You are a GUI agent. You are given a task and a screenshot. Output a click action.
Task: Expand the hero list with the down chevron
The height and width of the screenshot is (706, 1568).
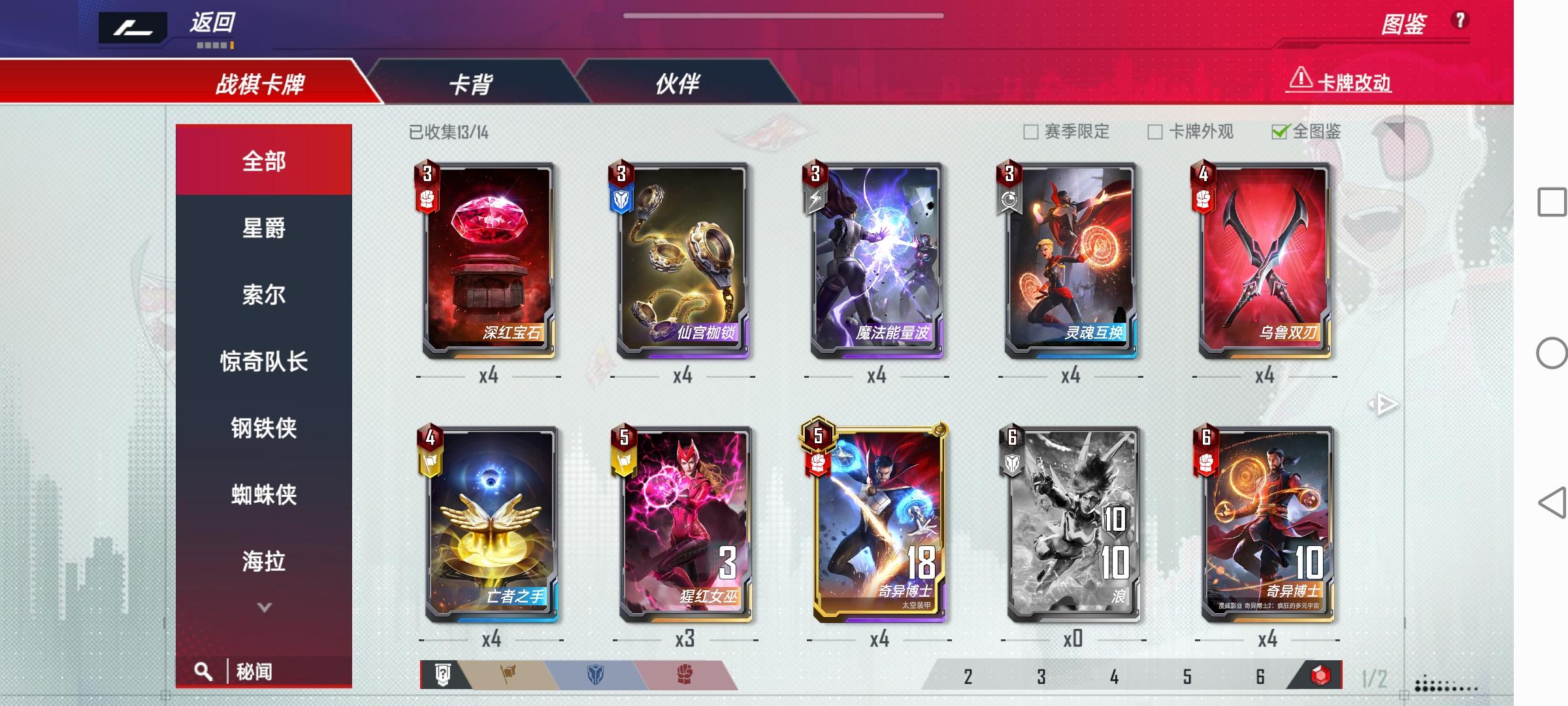tap(263, 607)
